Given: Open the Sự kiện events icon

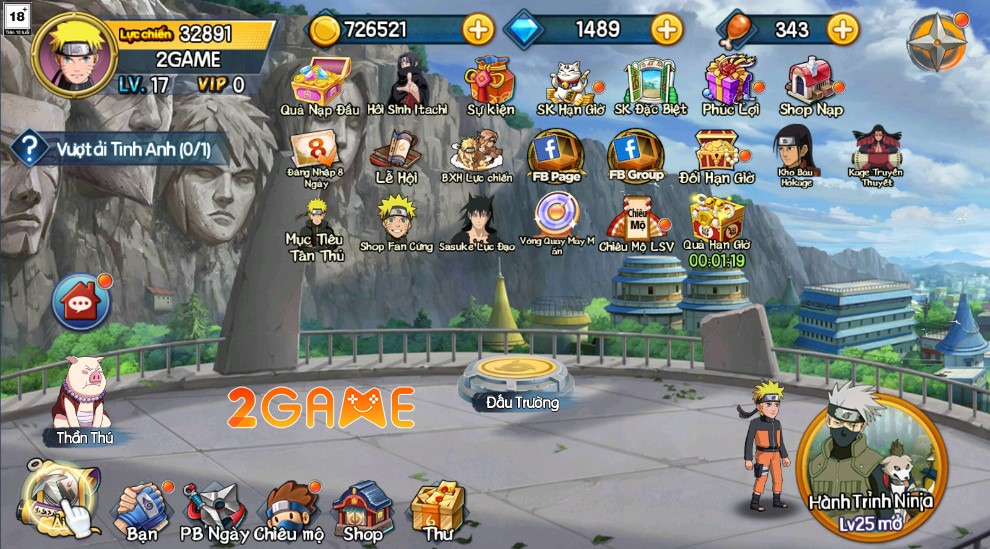Looking at the screenshot, I should tap(490, 82).
